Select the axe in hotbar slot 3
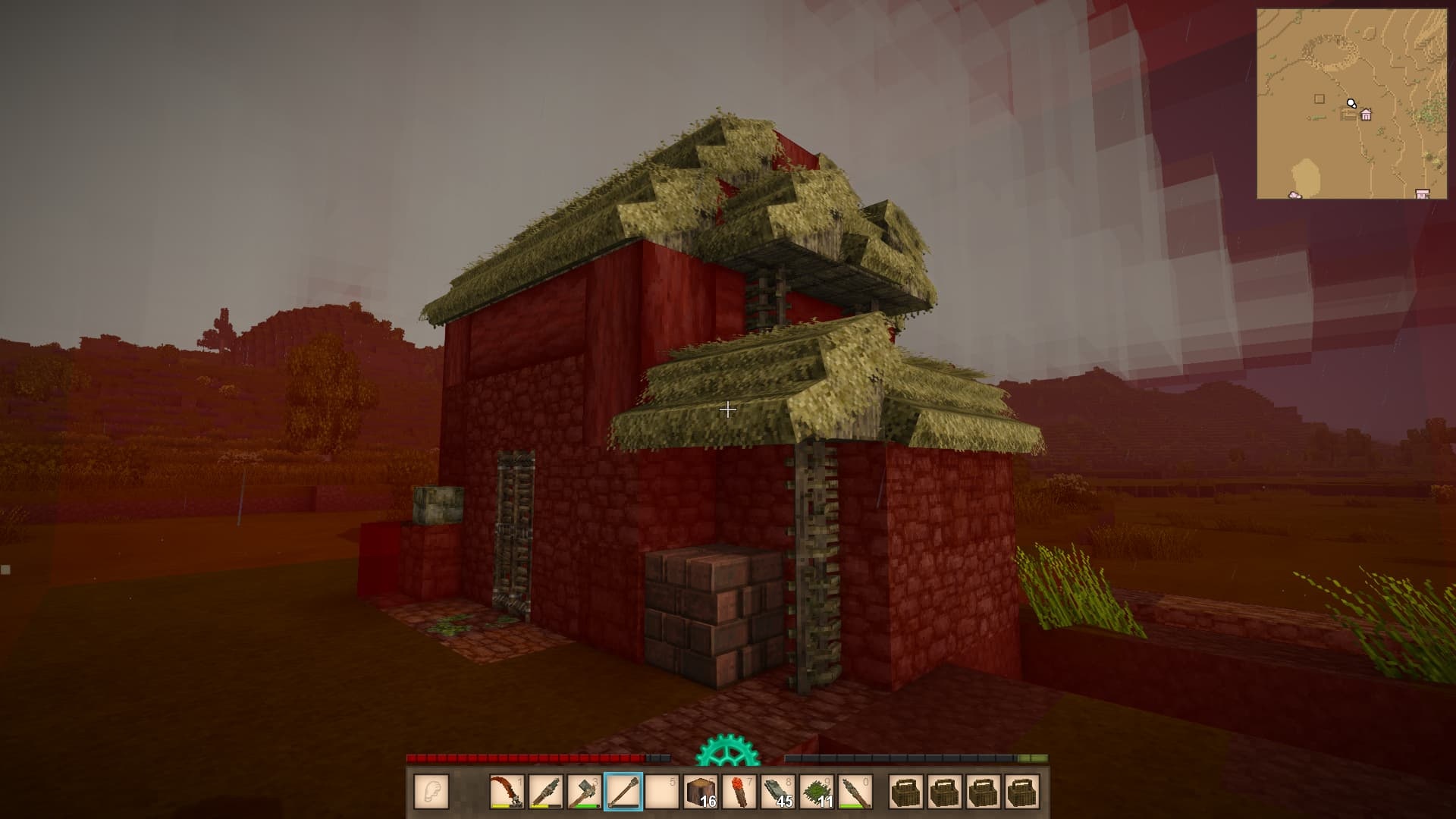This screenshot has width=1456, height=819. coord(584,792)
